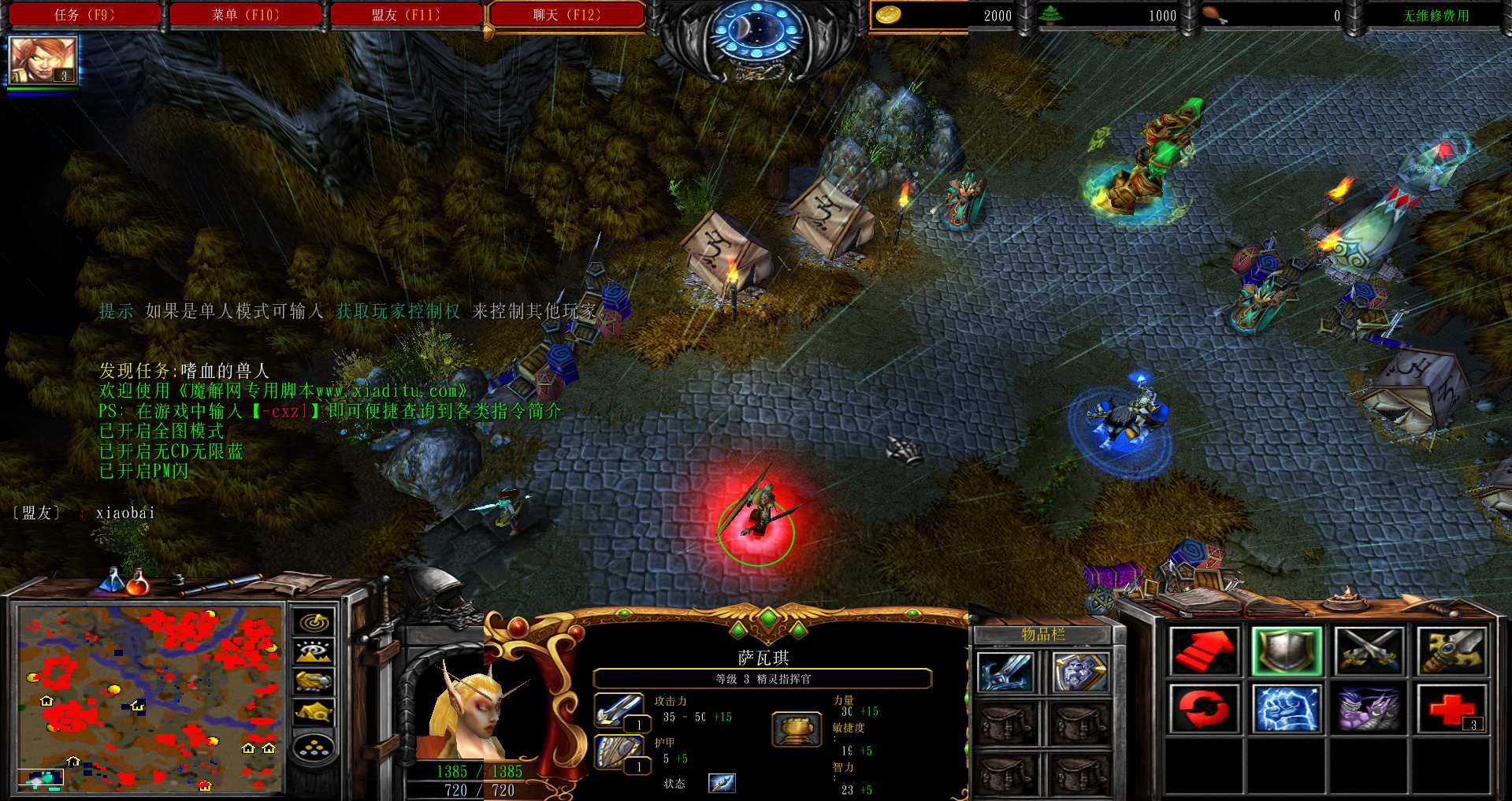Viewport: 1512px width, 801px height.
Task: Choose the crossed swords Attack command
Action: click(x=1369, y=651)
